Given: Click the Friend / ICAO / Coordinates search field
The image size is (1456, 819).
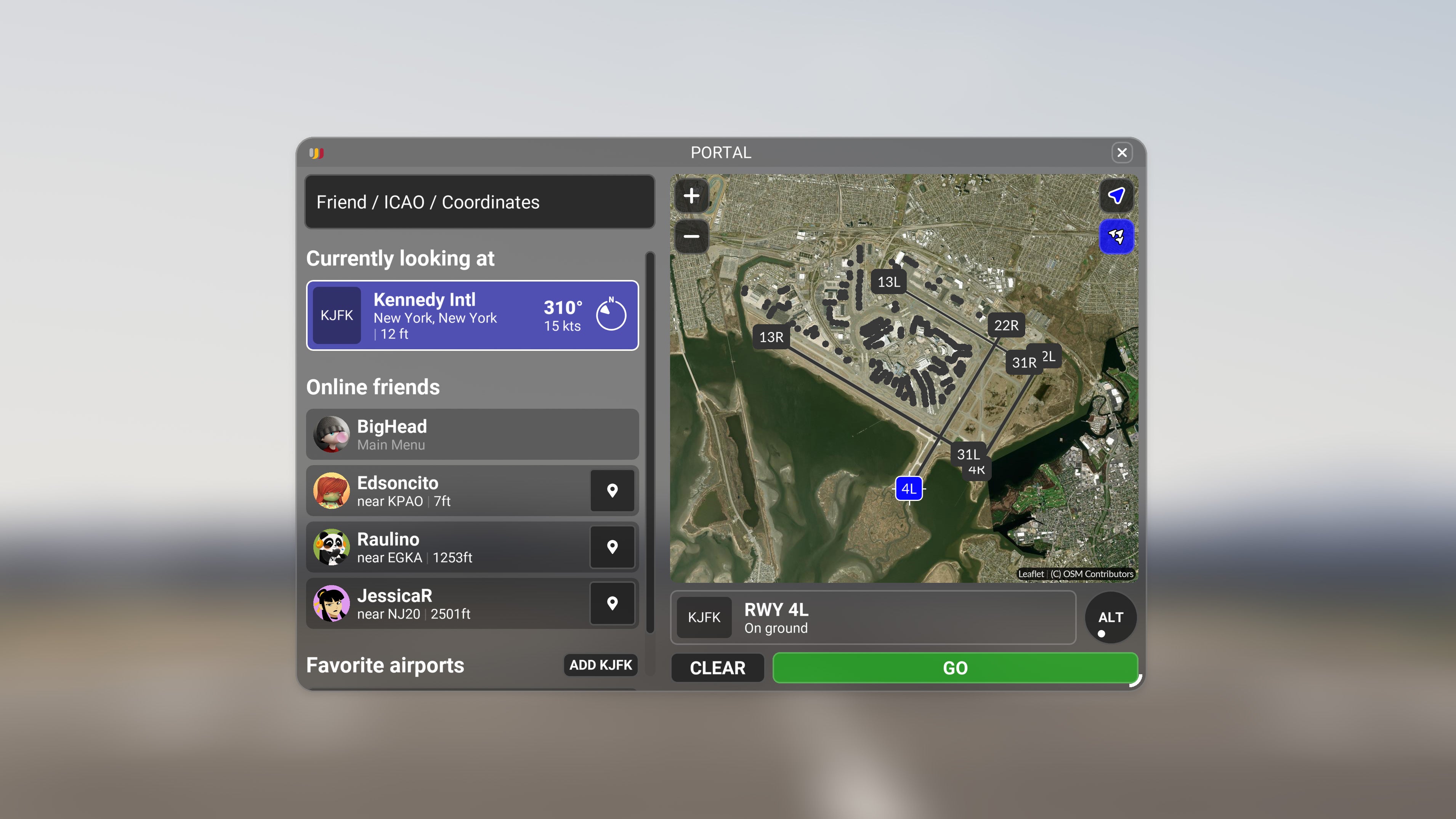Looking at the screenshot, I should click(479, 202).
